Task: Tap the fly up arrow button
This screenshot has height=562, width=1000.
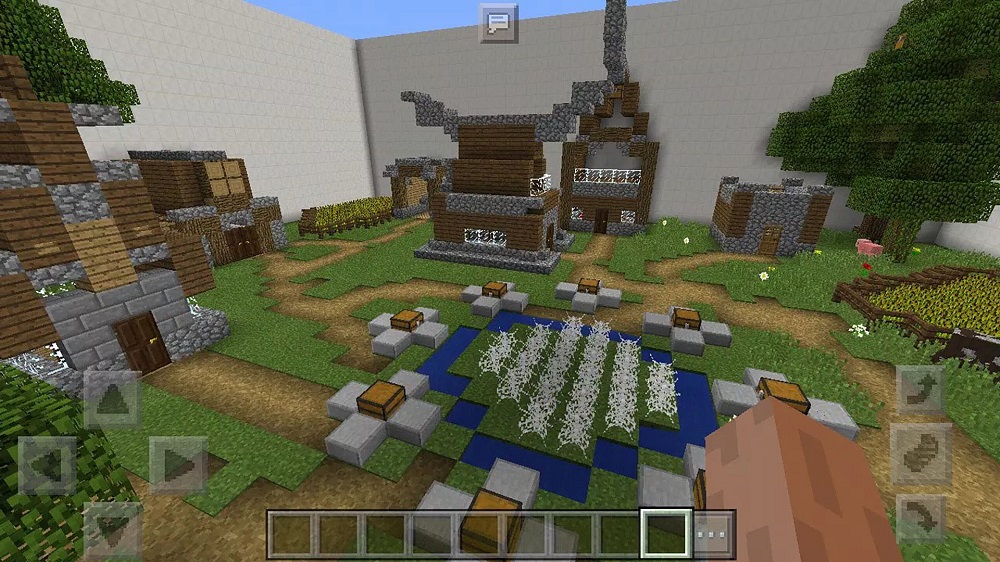Action: coord(921,391)
